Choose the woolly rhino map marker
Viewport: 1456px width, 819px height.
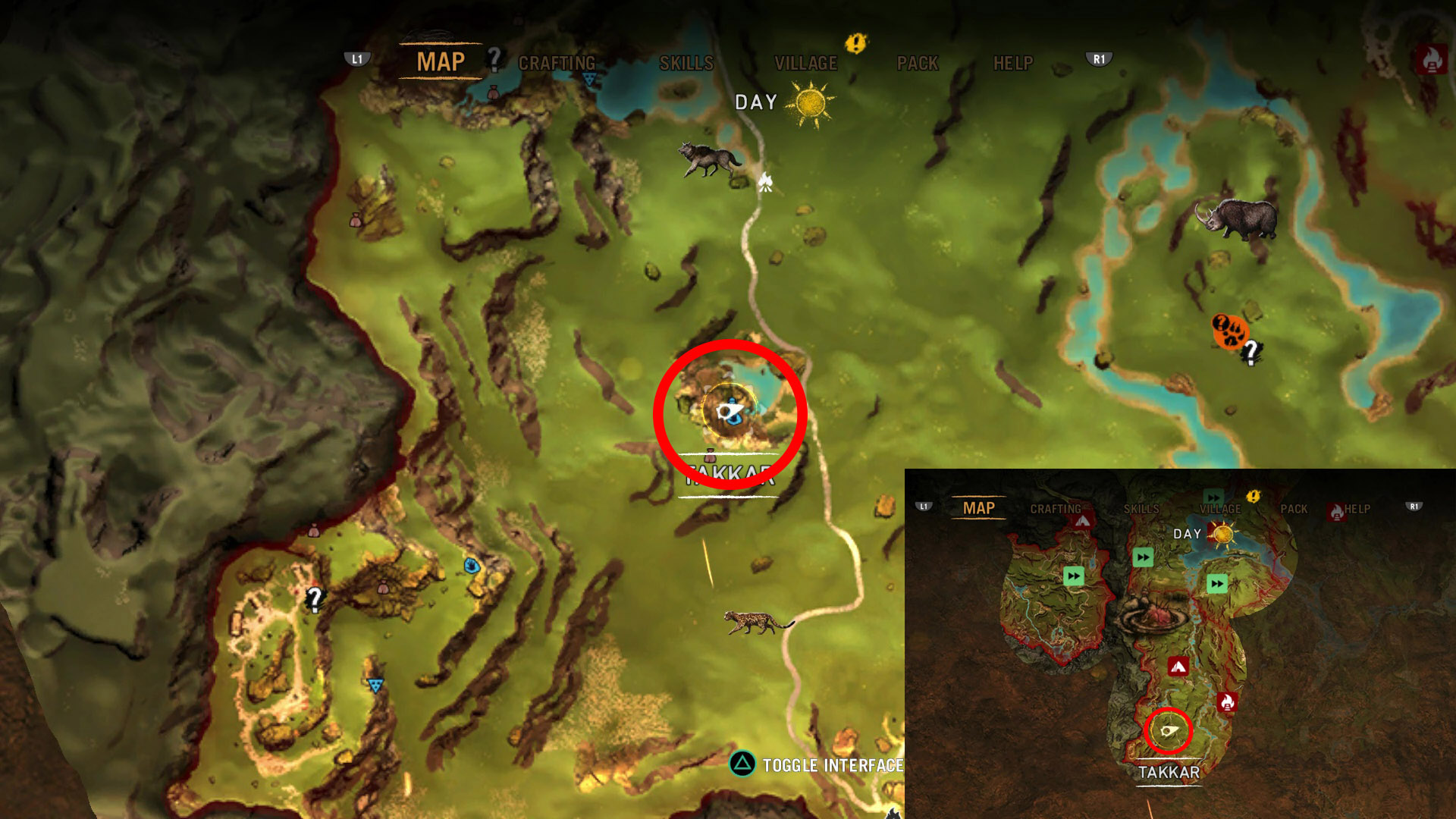pyautogui.click(x=1236, y=218)
